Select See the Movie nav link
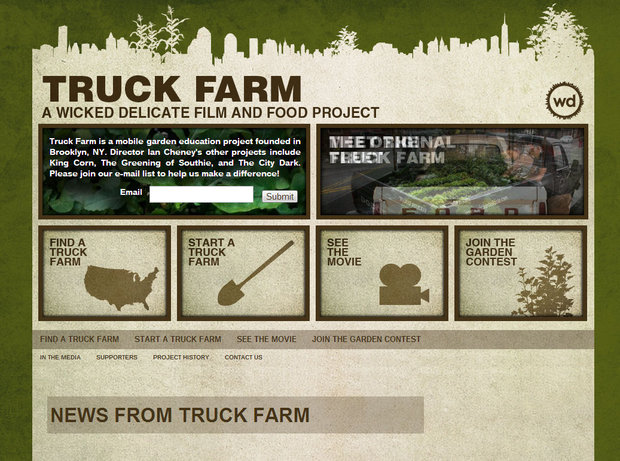Viewport: 620px width, 461px height. (x=266, y=340)
